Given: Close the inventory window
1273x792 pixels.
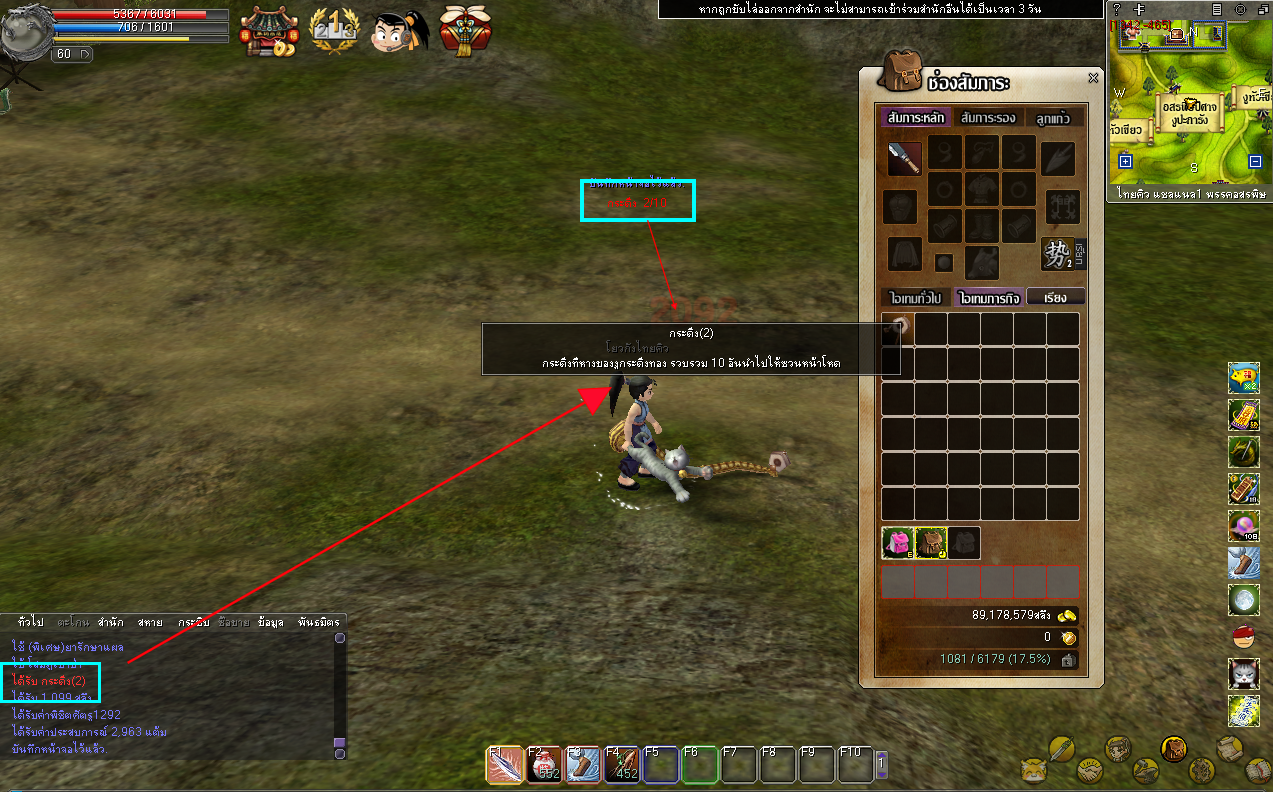Looking at the screenshot, I should tap(1093, 78).
